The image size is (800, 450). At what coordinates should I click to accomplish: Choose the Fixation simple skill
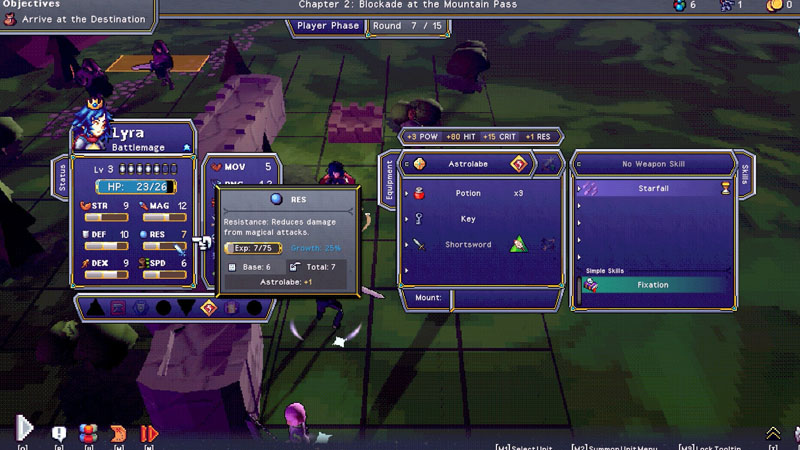coord(652,285)
